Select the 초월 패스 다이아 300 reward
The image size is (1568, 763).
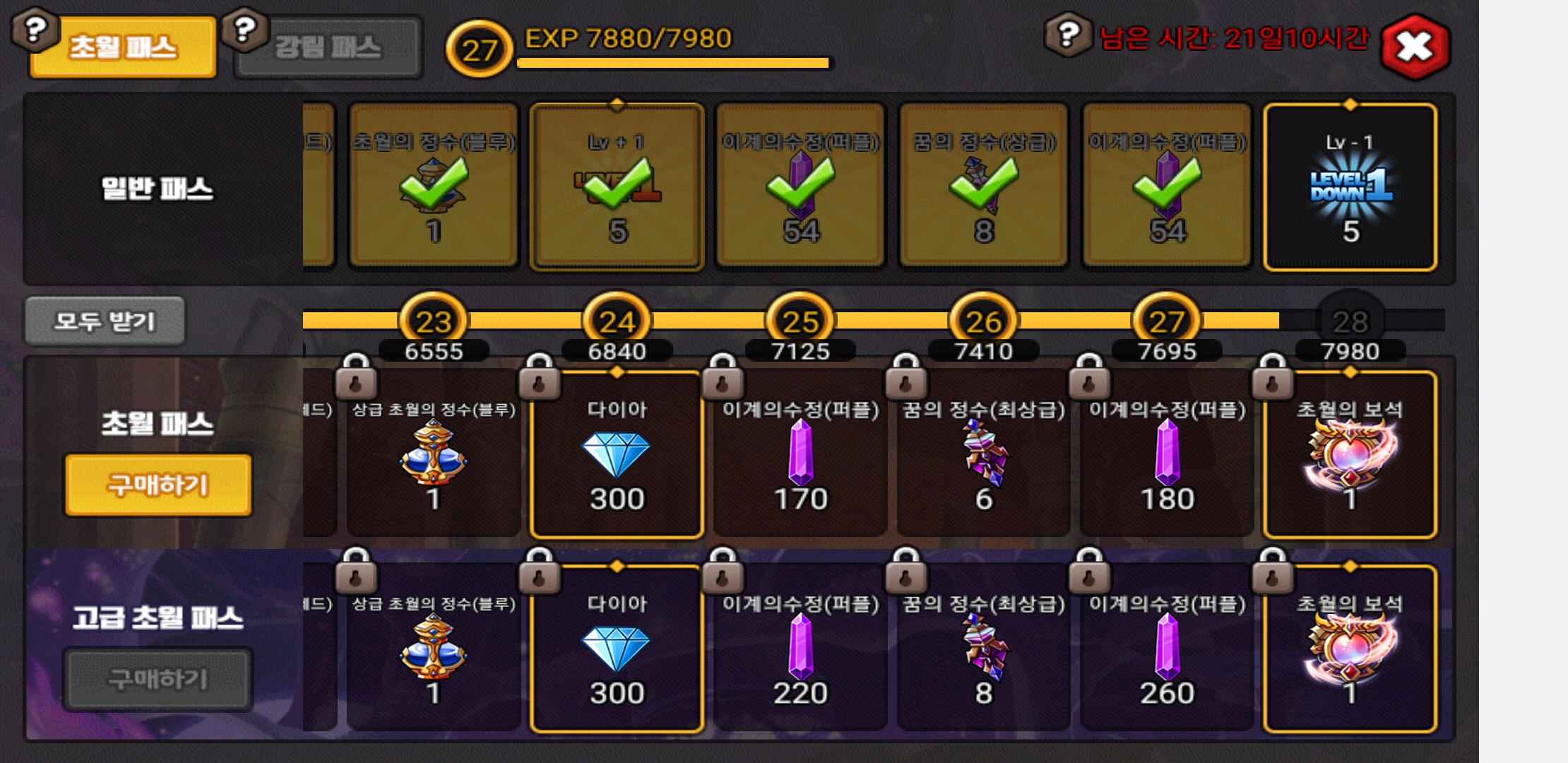[617, 456]
